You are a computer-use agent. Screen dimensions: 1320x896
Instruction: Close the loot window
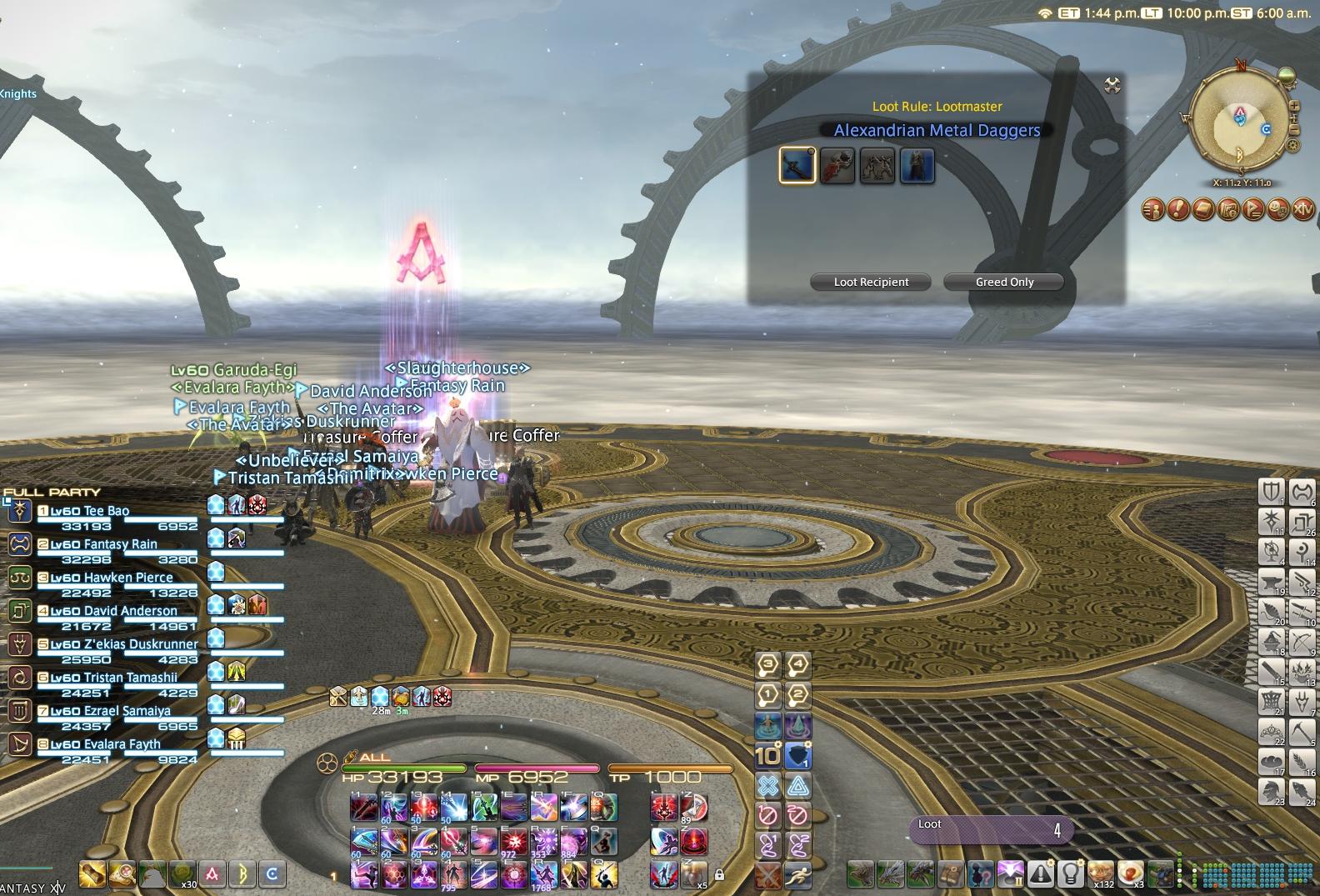click(x=1112, y=85)
